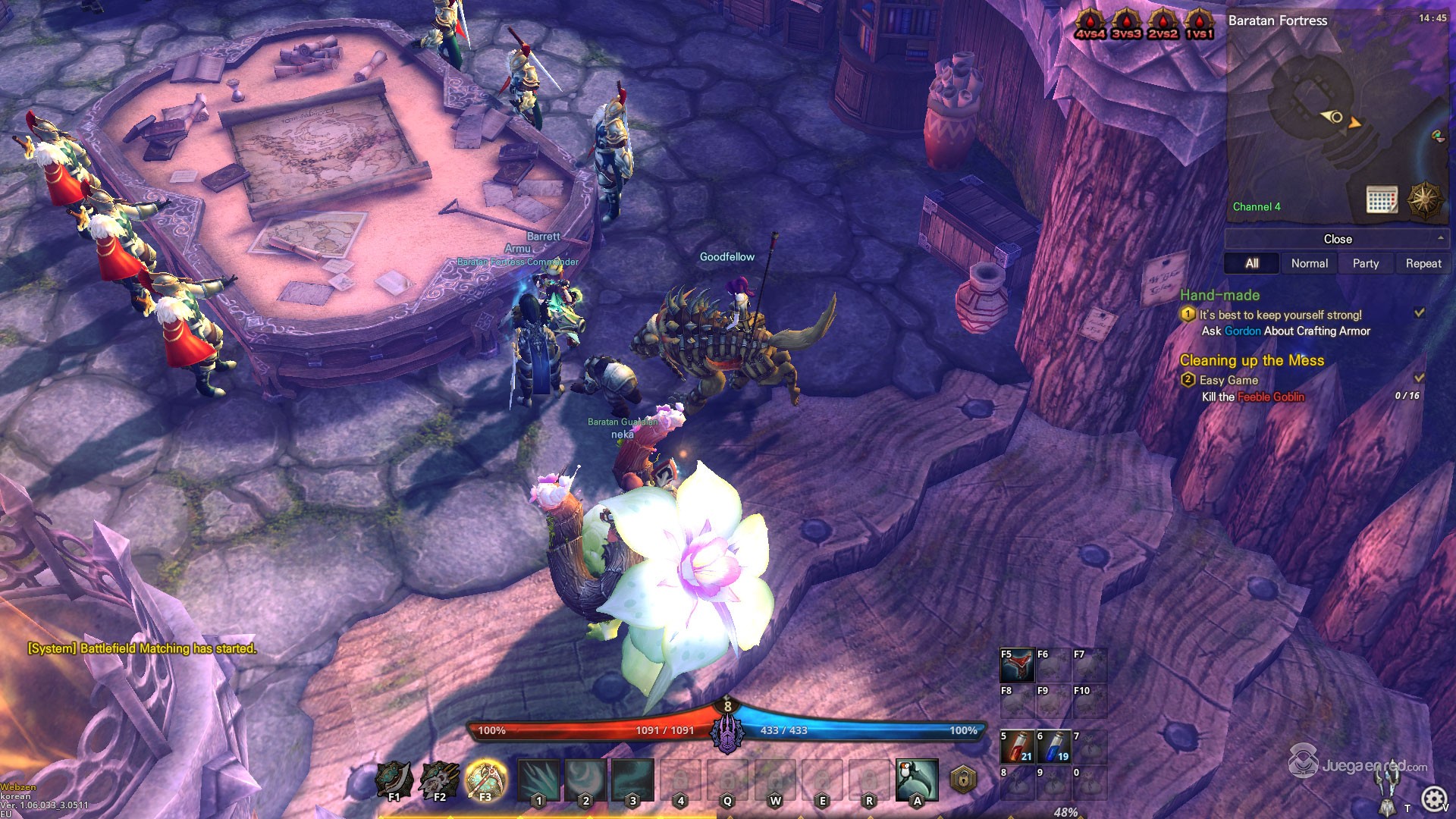Open the calendar icon on minimap
Viewport: 1456px width, 819px height.
point(1382,199)
